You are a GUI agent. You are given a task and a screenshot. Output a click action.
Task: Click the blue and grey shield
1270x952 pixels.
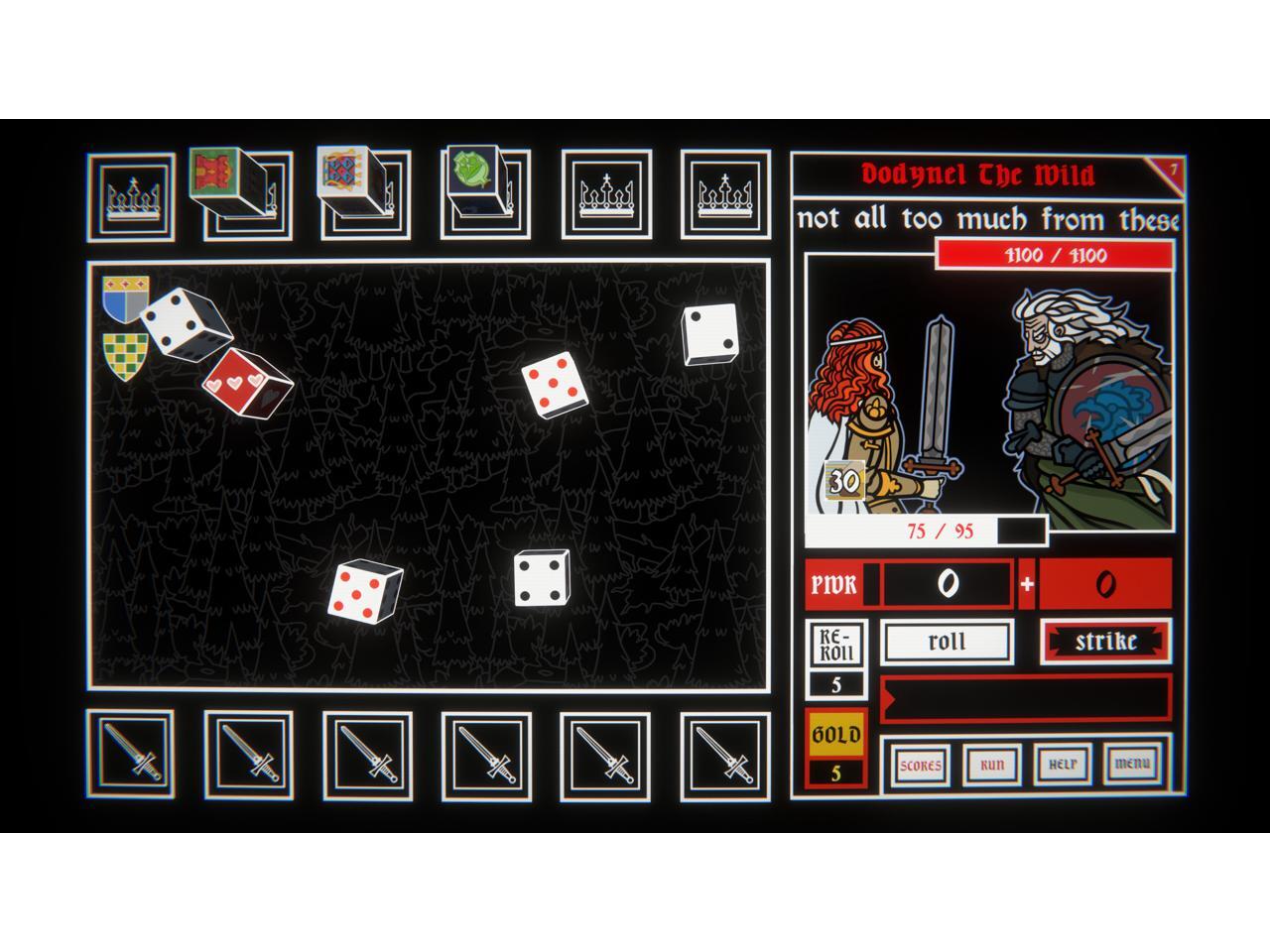tap(126, 298)
